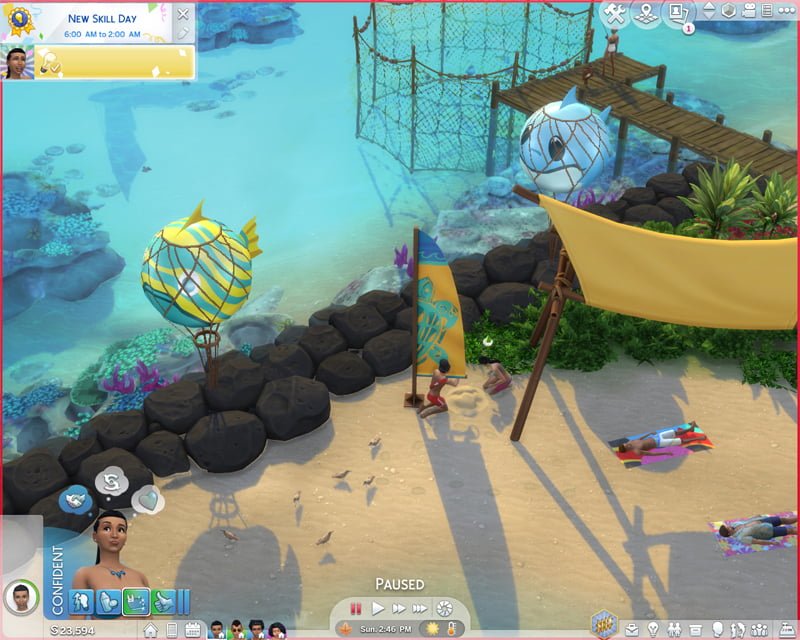
Task: Show the aspirations lightbulb panel
Action: (x=654, y=630)
